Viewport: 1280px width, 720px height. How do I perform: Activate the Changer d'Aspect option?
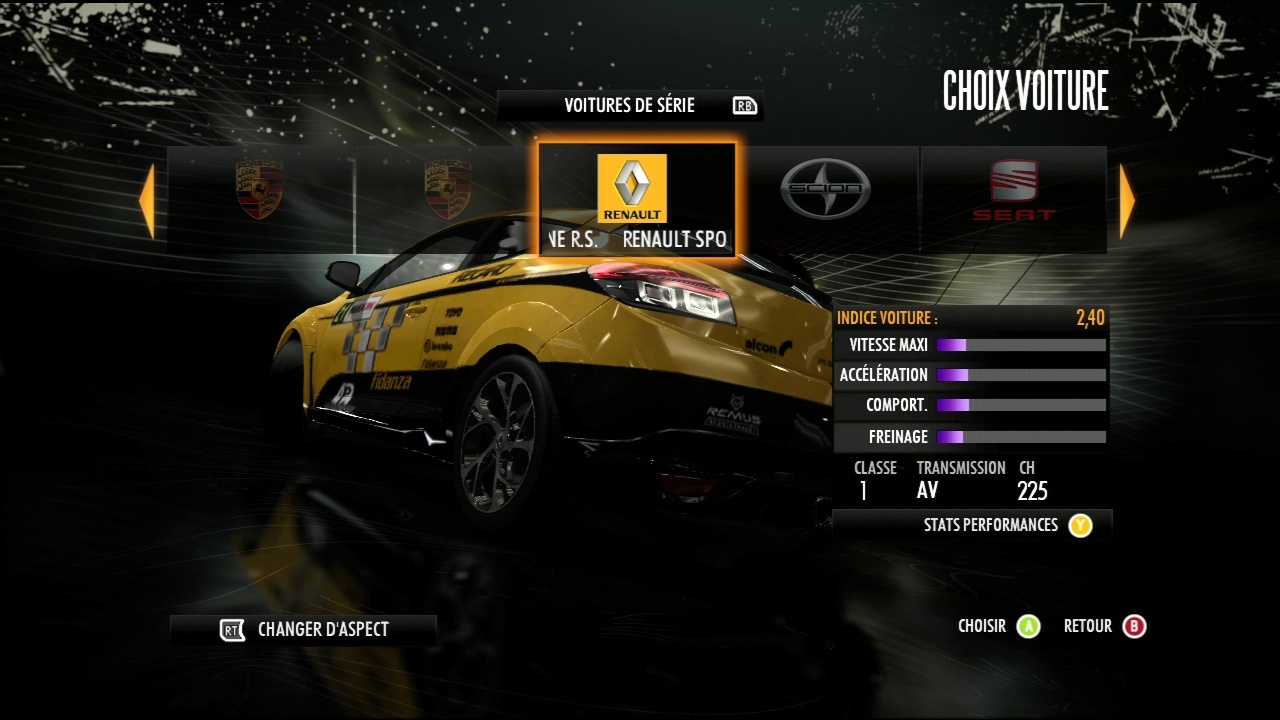point(303,630)
